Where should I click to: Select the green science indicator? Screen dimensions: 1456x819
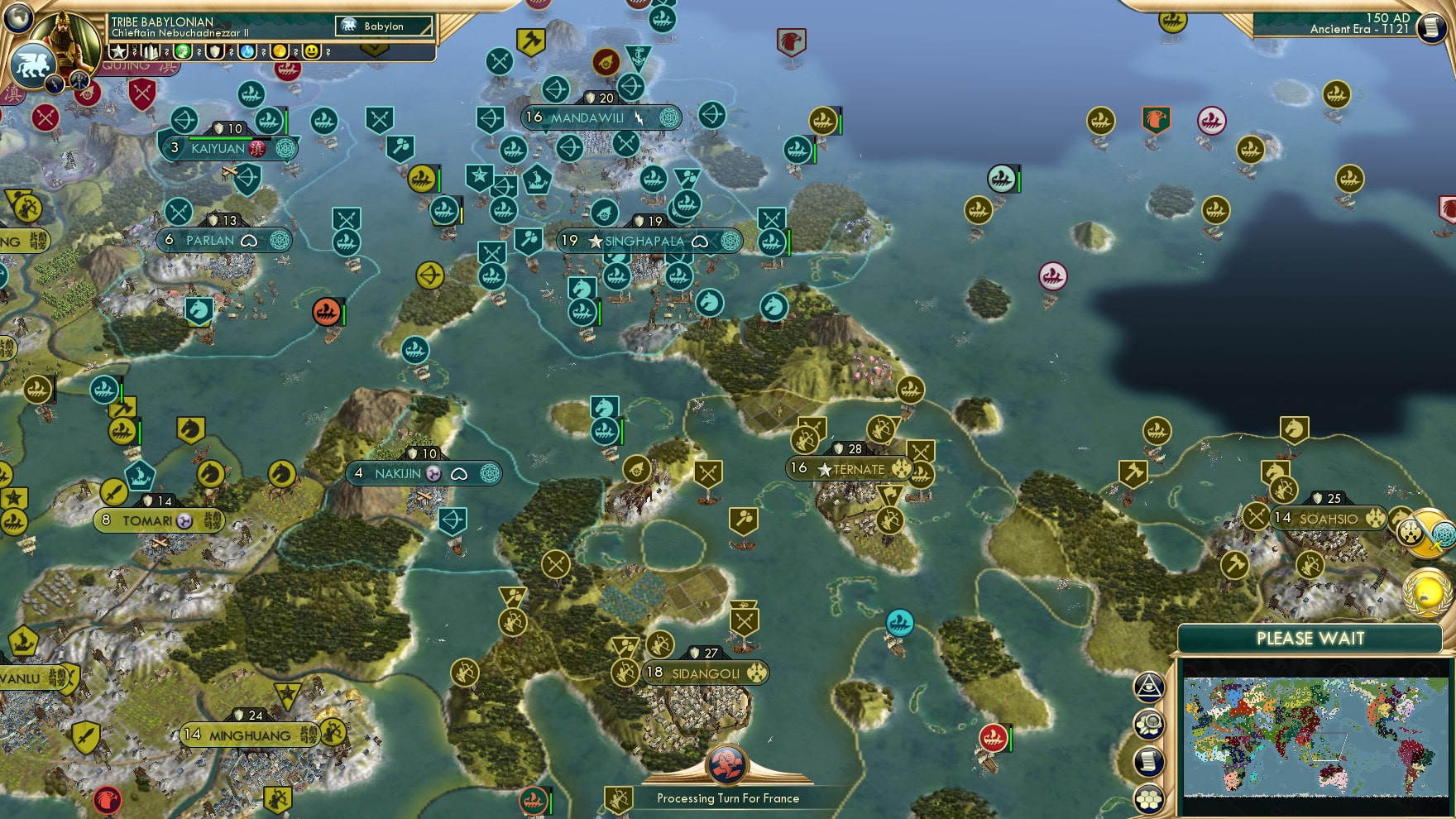pyautogui.click(x=184, y=51)
